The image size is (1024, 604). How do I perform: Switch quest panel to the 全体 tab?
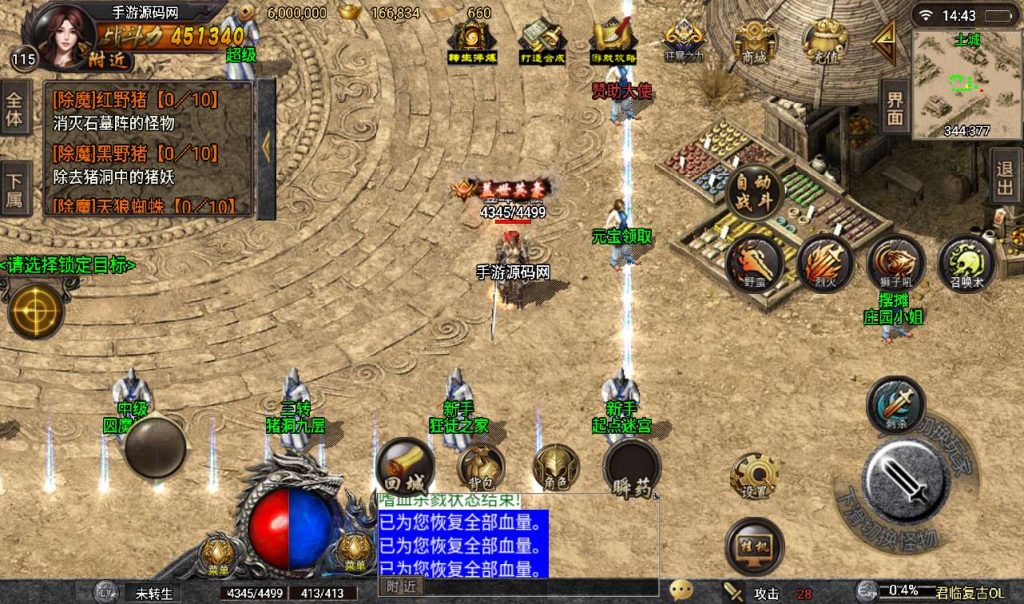click(15, 108)
